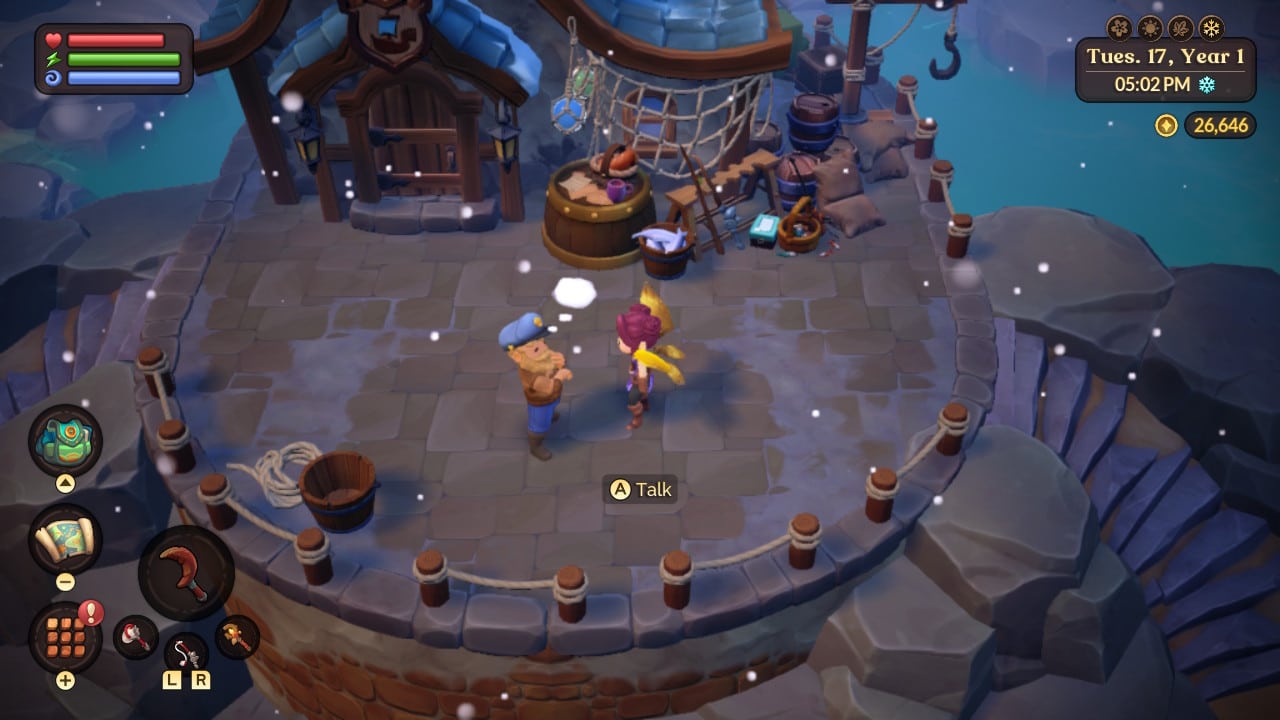Expand the L shoulder button tool option
The width and height of the screenshot is (1280, 720).
tap(171, 680)
